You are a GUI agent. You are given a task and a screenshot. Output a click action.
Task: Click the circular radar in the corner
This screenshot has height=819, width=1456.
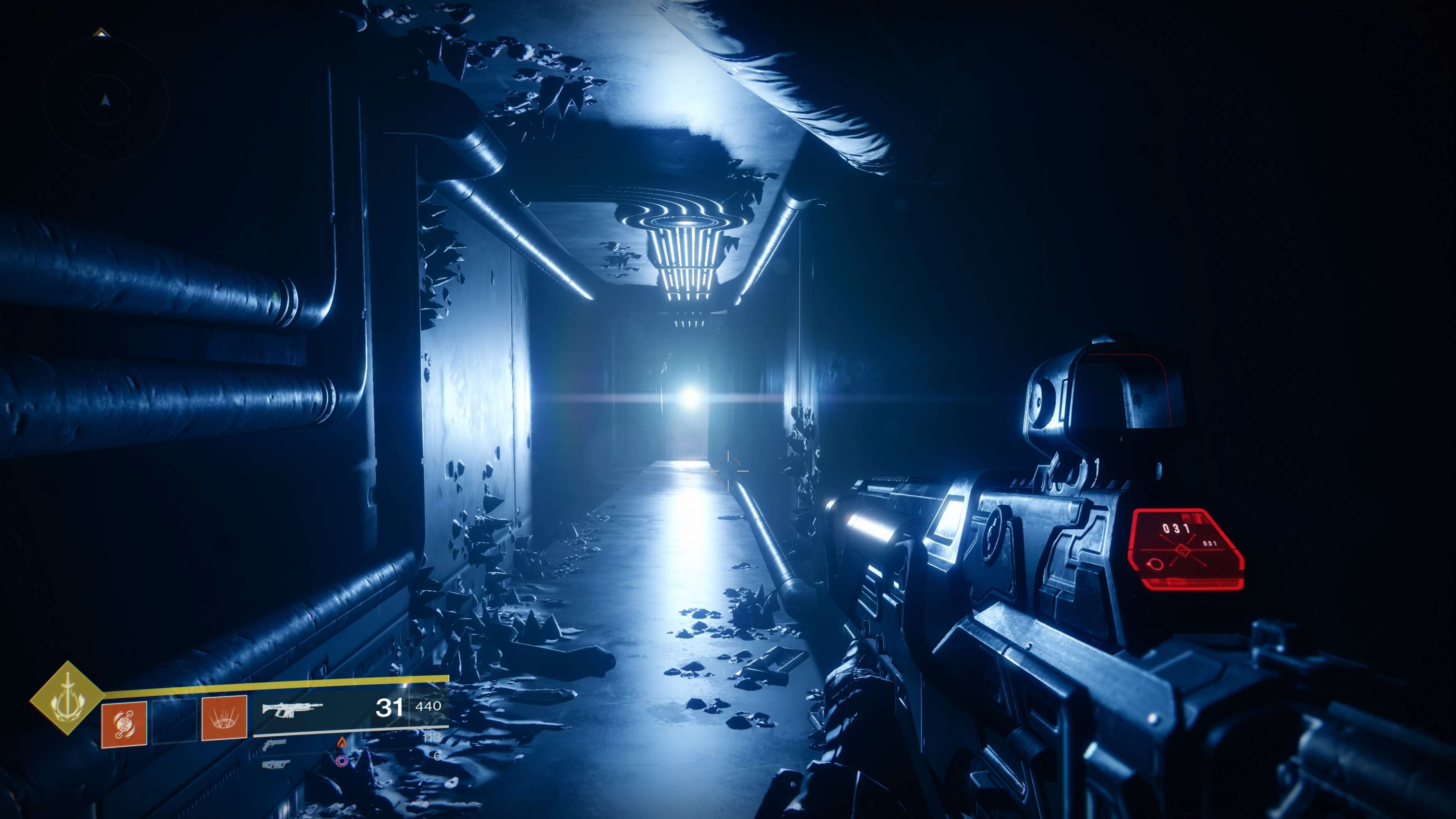point(105,100)
